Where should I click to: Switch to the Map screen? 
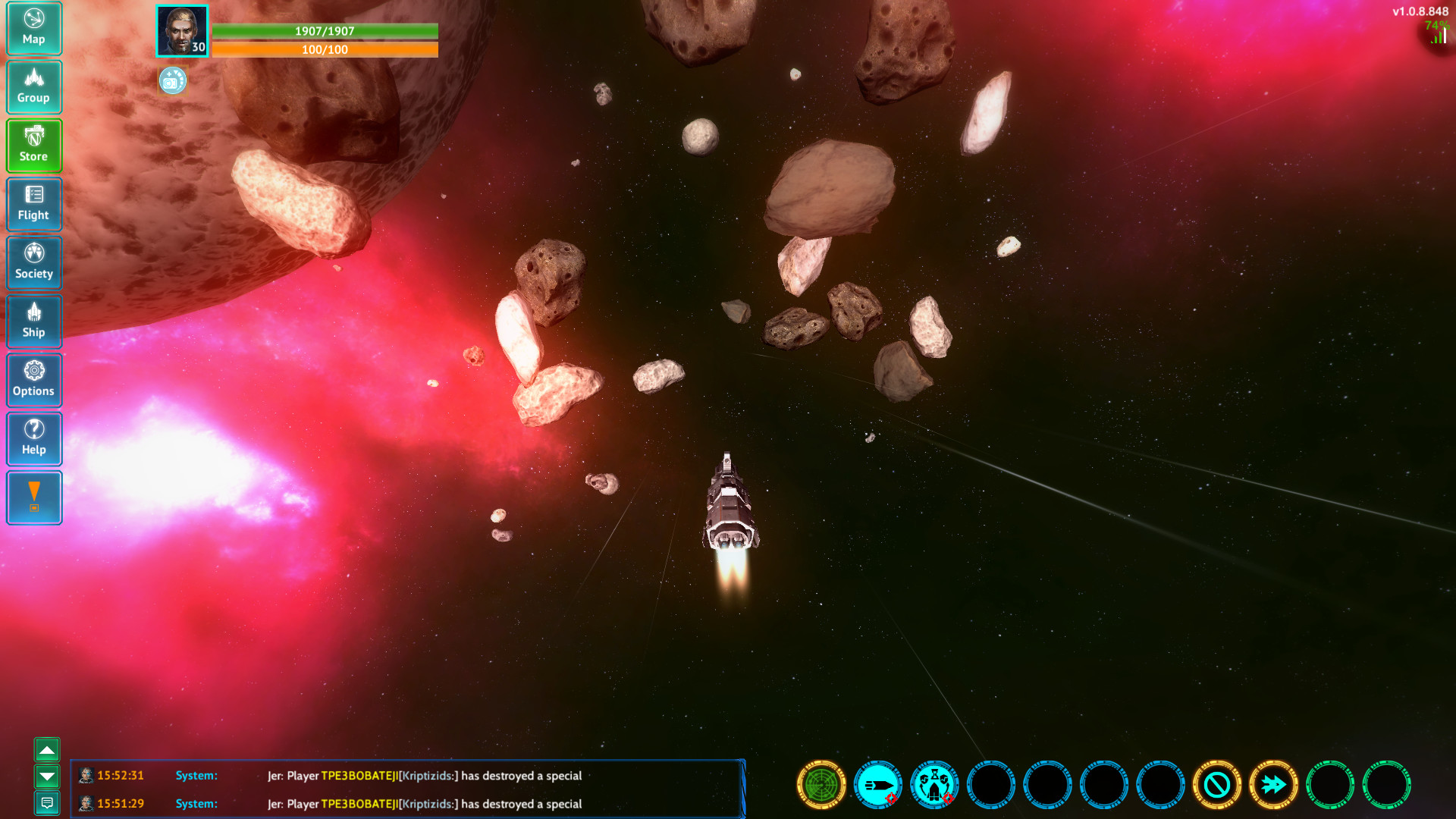(34, 29)
